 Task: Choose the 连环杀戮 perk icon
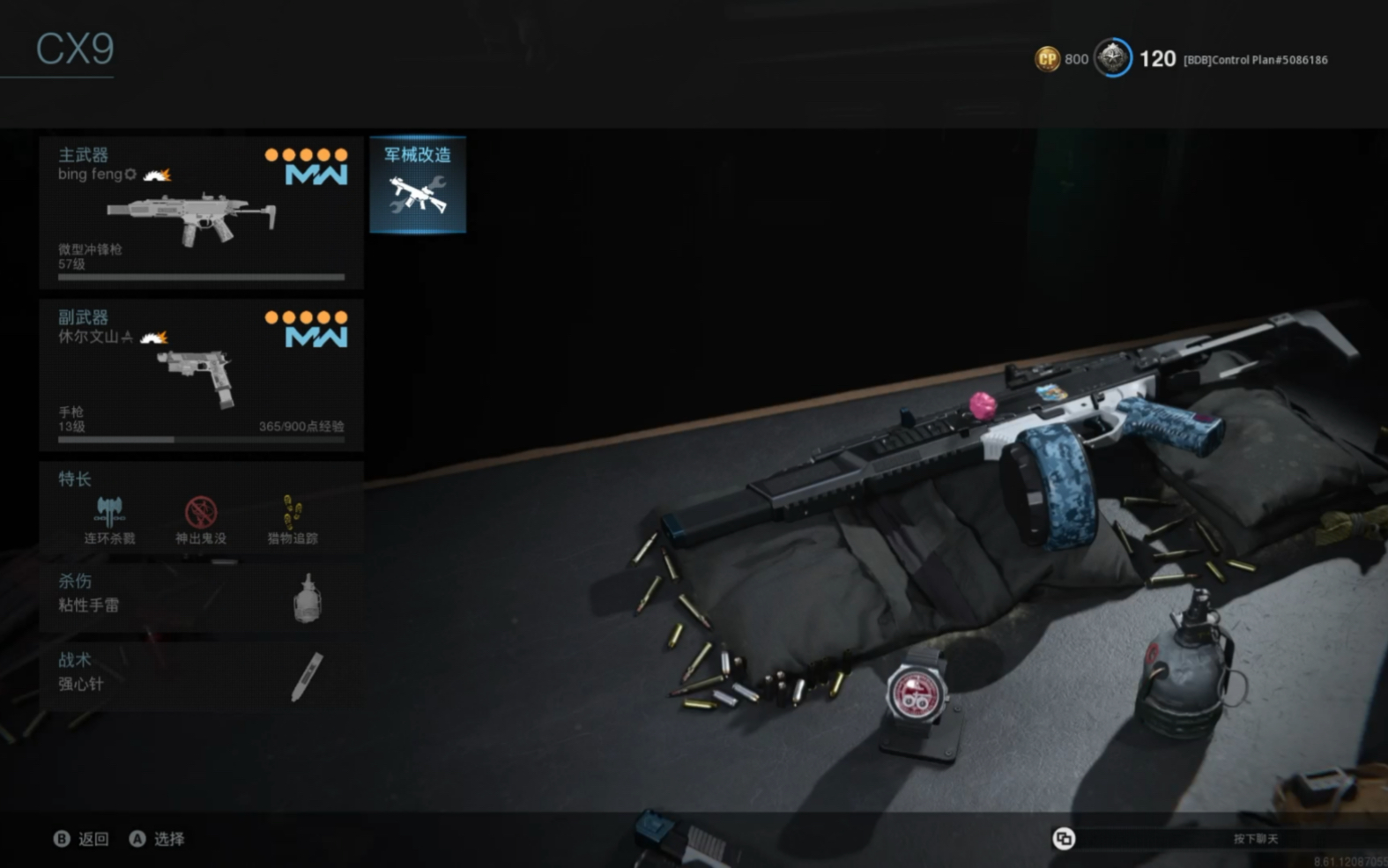coord(109,512)
